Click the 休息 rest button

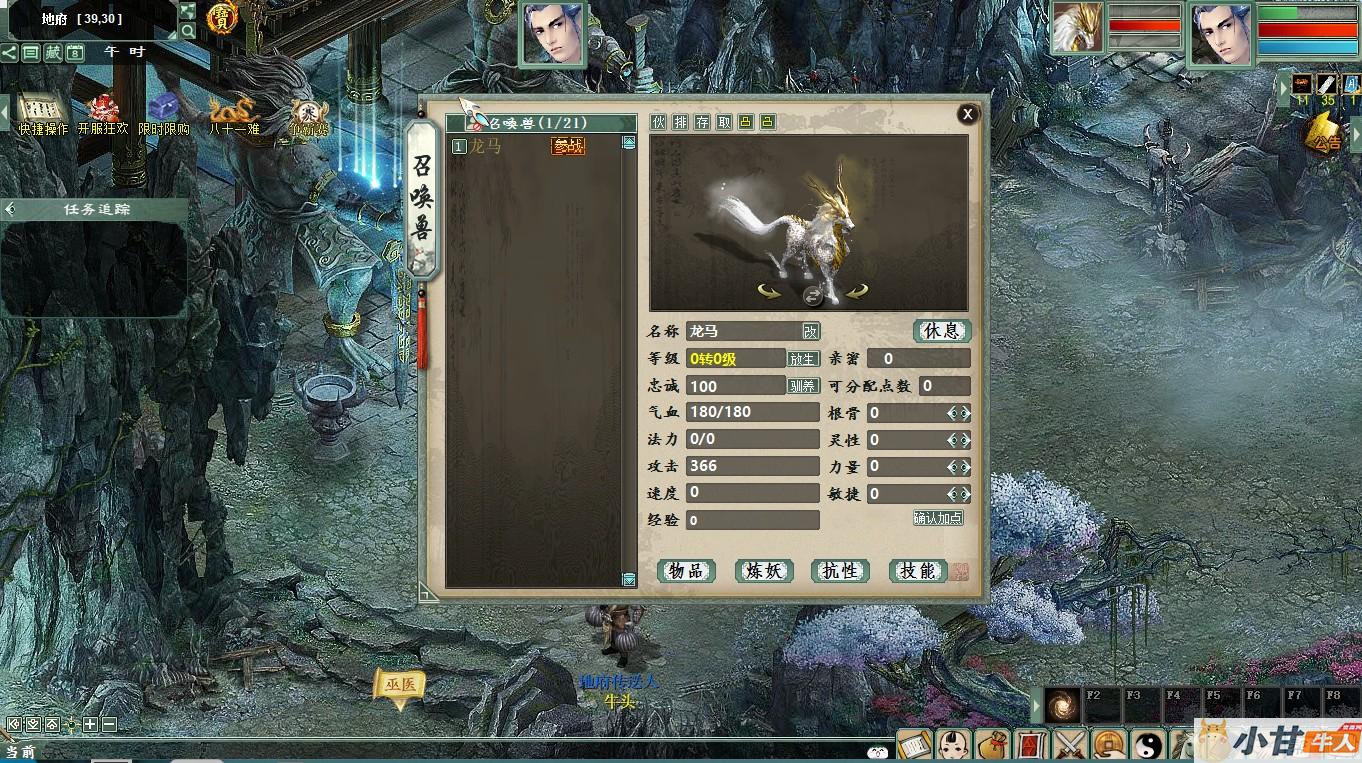coord(941,331)
